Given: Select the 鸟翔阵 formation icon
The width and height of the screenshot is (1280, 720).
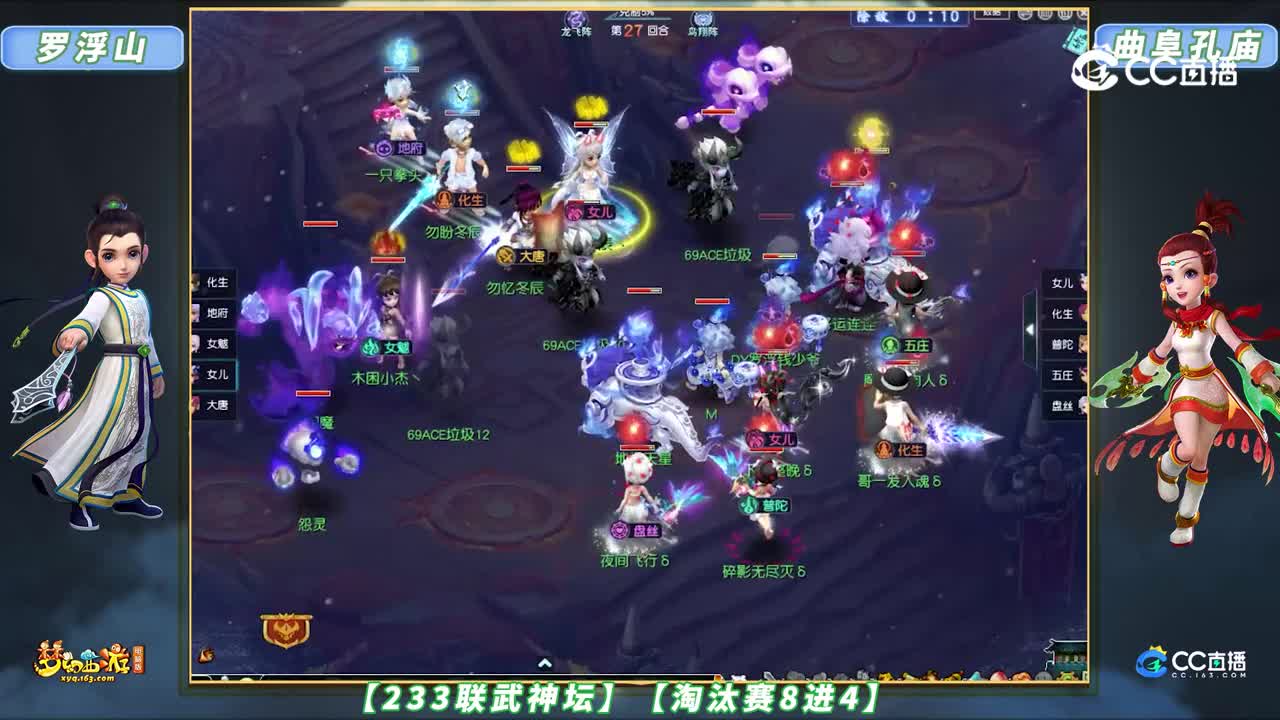Looking at the screenshot, I should click(700, 16).
